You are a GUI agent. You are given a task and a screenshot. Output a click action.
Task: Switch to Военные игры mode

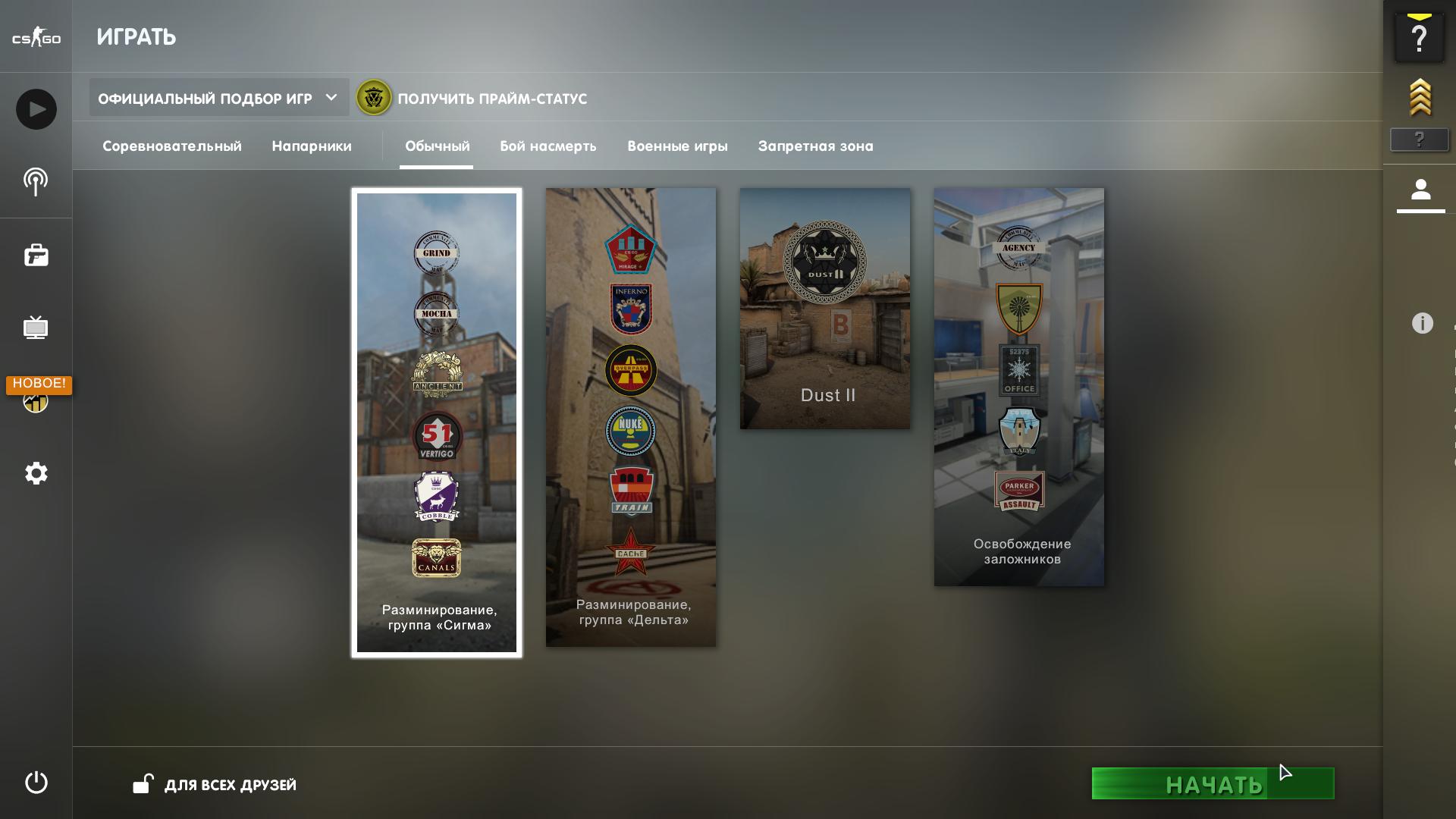tap(677, 146)
